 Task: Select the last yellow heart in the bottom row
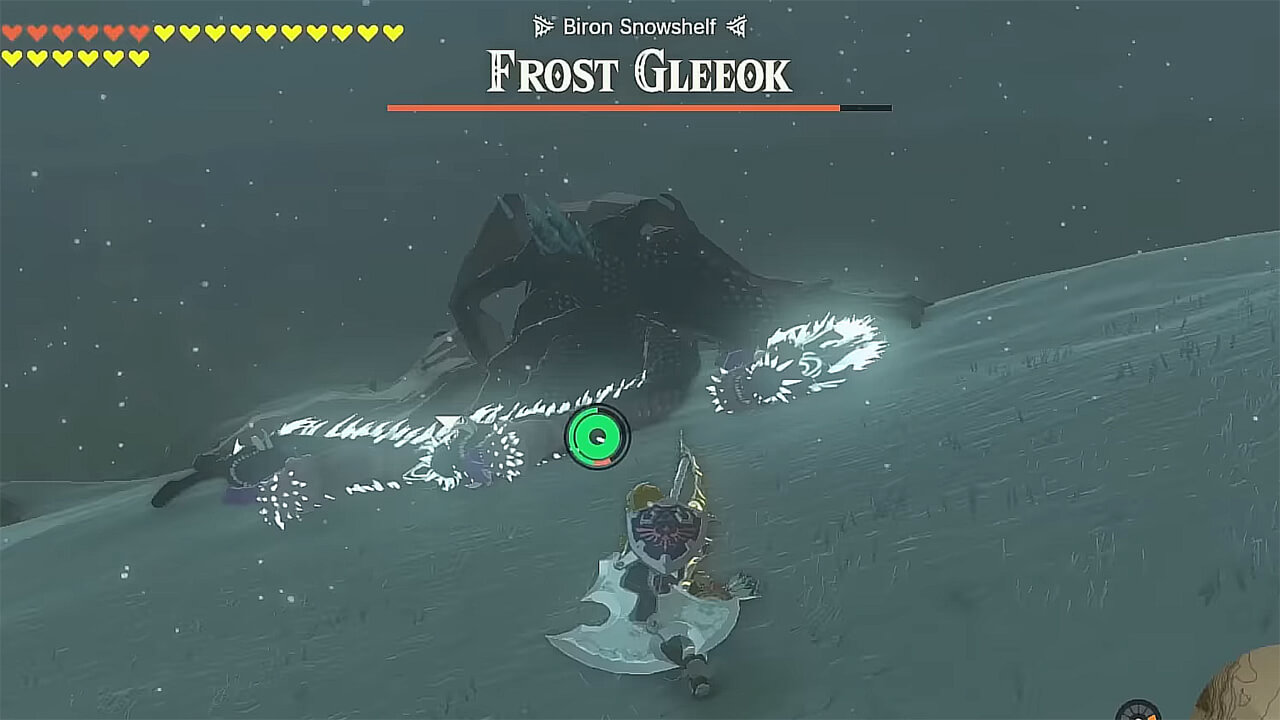click(x=139, y=57)
